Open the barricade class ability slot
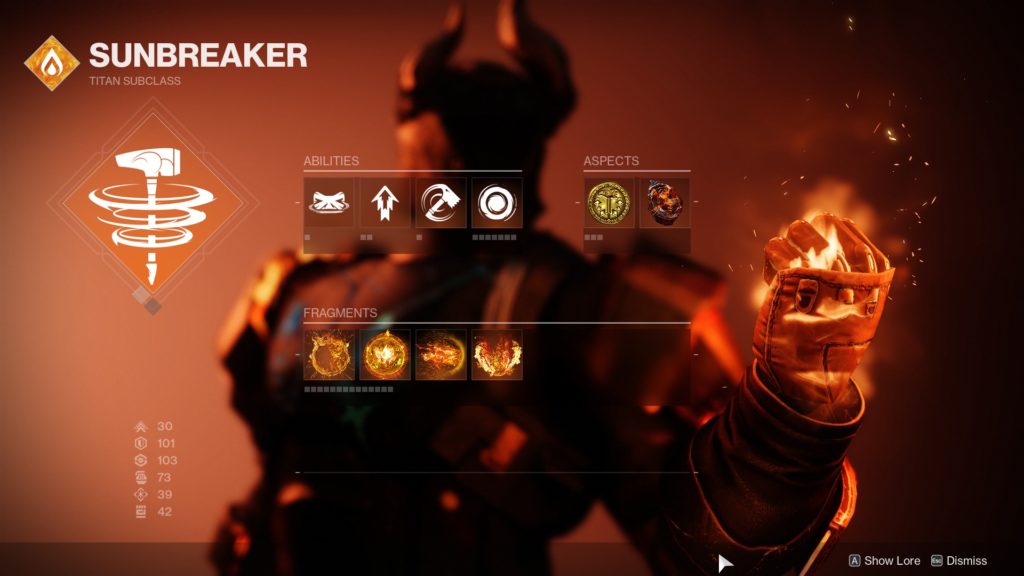The width and height of the screenshot is (1024, 576). pos(329,203)
